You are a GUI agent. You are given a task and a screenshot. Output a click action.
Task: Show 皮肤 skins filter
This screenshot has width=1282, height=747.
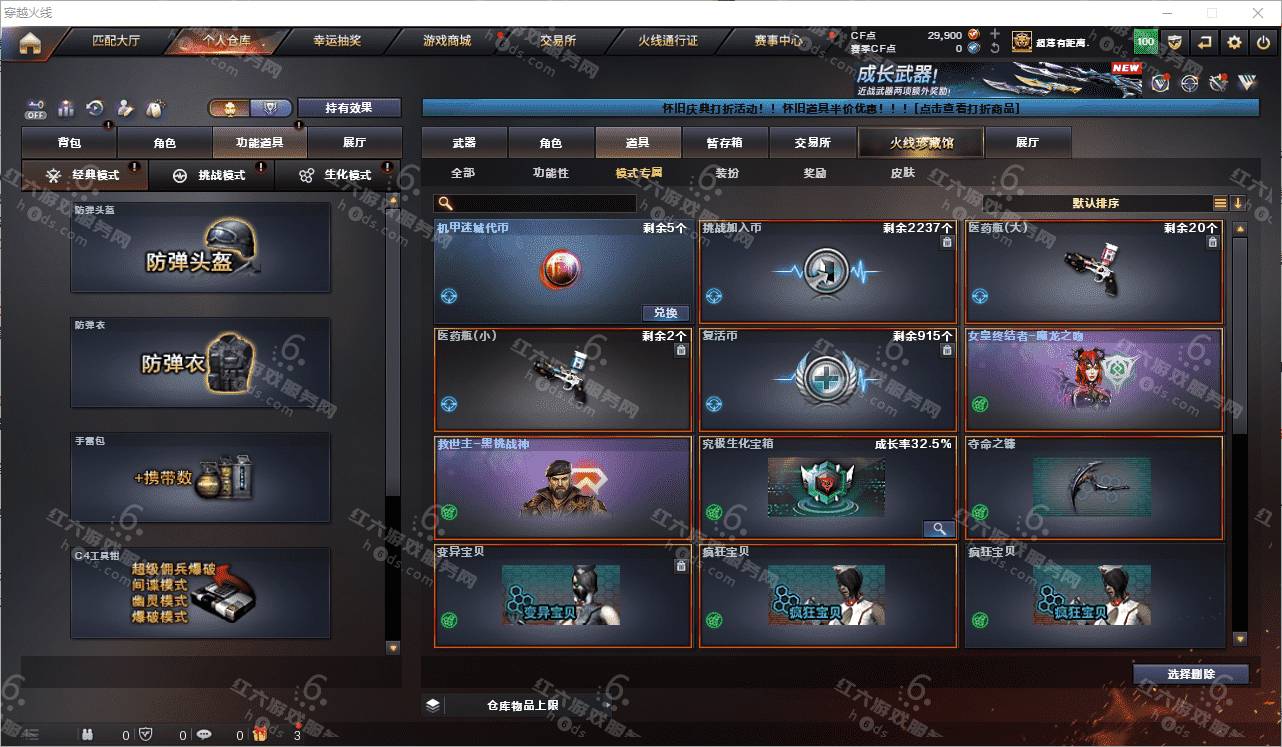click(x=902, y=173)
